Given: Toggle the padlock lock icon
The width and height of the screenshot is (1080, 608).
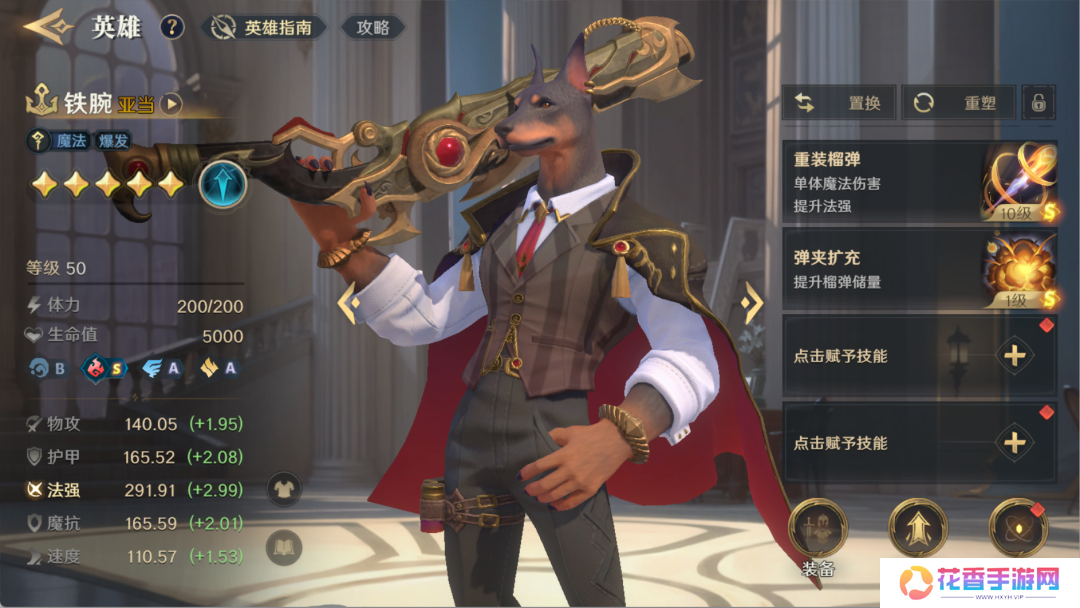Looking at the screenshot, I should pos(1039,102).
